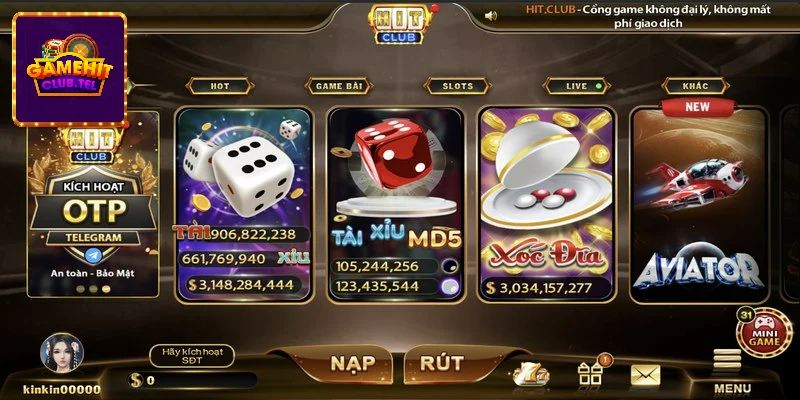Open the gift boxes rewards icon
Screen dimensions: 800x400
(x=590, y=374)
